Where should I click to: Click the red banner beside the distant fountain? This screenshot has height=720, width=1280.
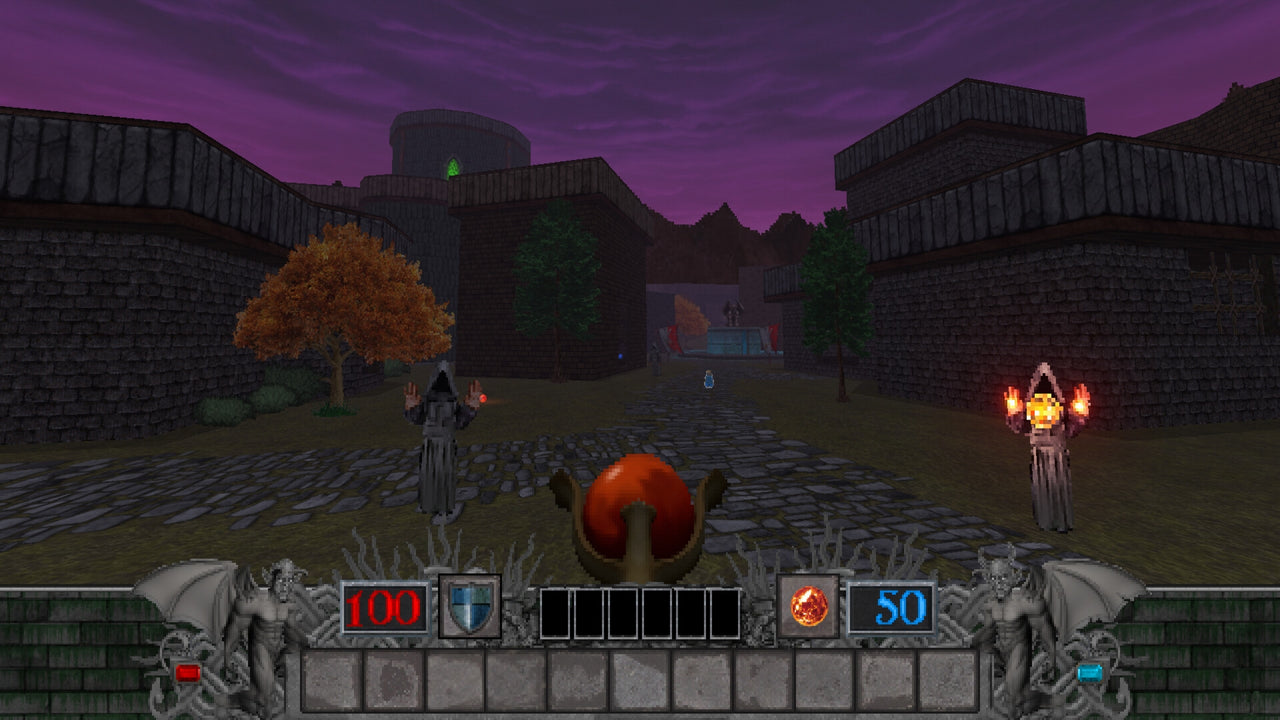tap(773, 336)
